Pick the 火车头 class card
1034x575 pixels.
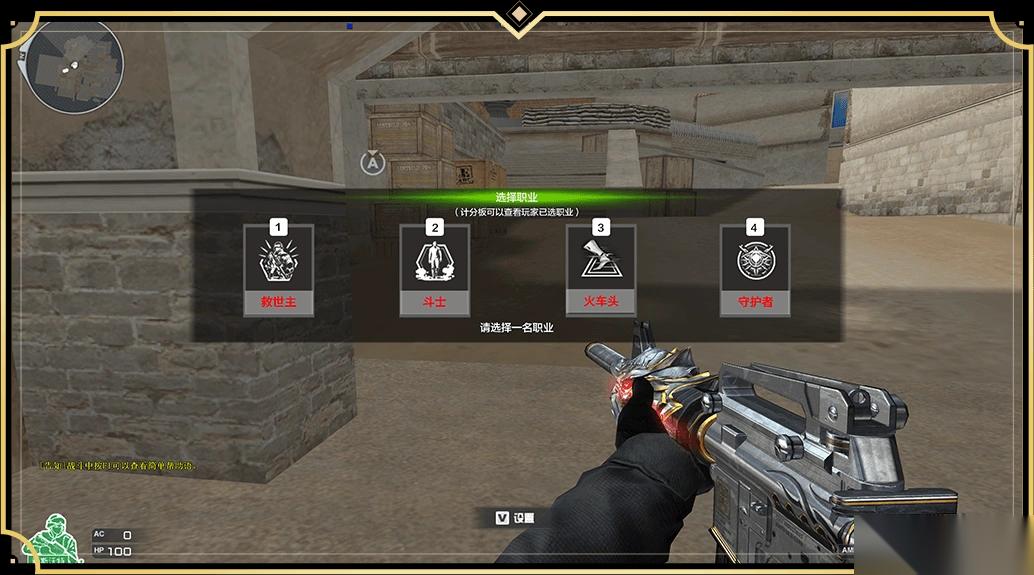coord(600,269)
